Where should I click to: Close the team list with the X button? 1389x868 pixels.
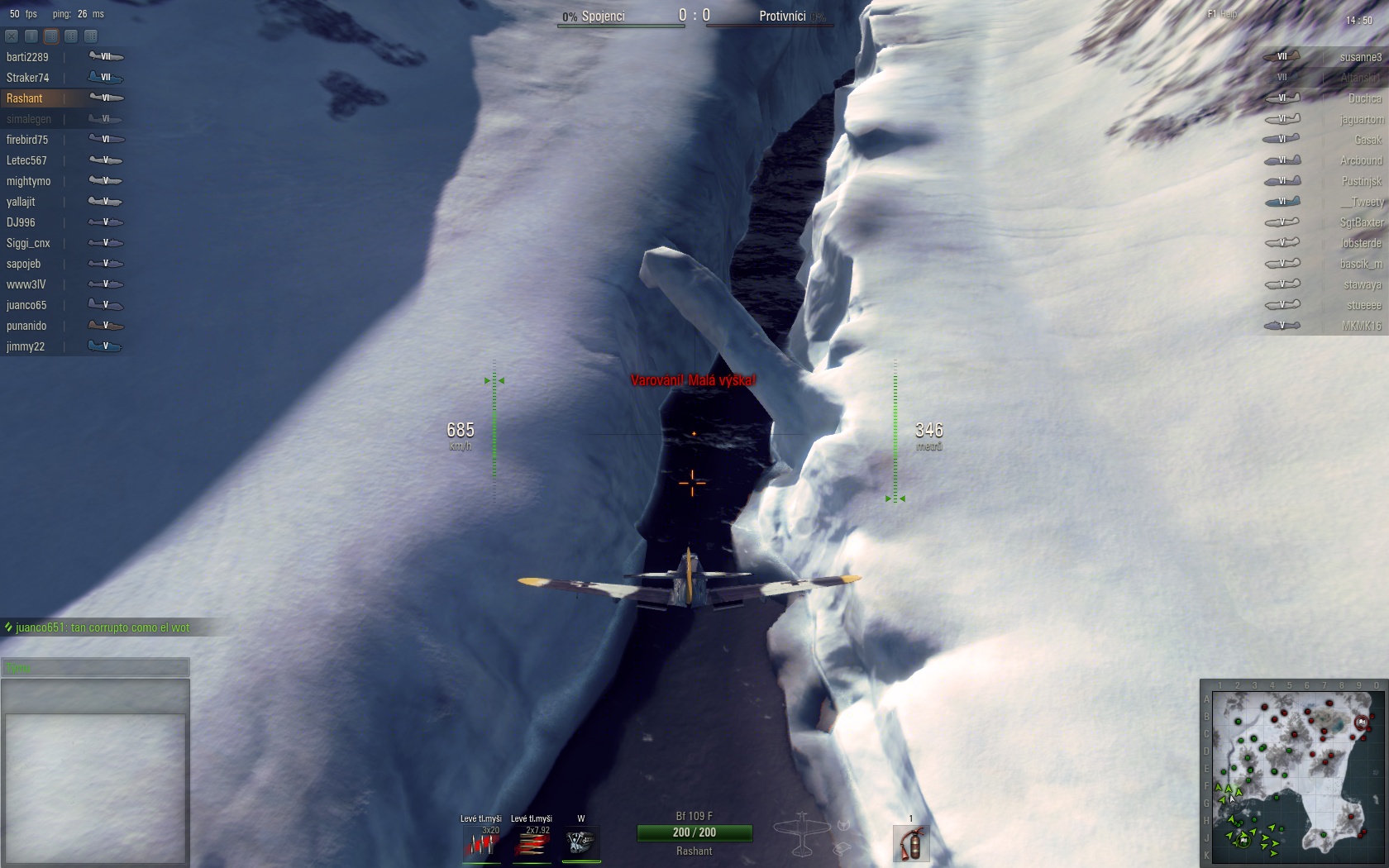click(12, 36)
